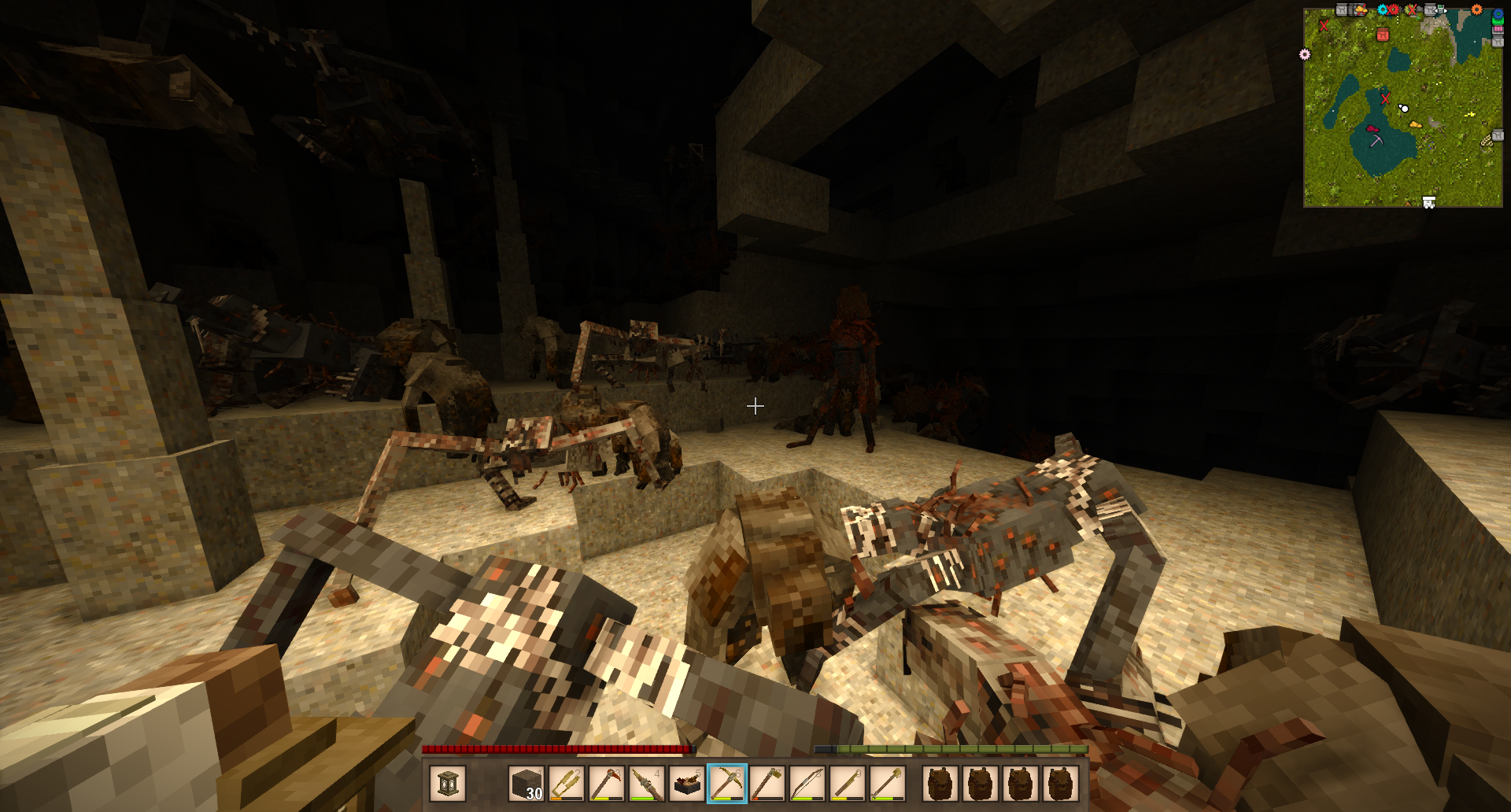This screenshot has height=812, width=1511.
Task: Click the white cart marker below minimap
Action: tap(1429, 203)
